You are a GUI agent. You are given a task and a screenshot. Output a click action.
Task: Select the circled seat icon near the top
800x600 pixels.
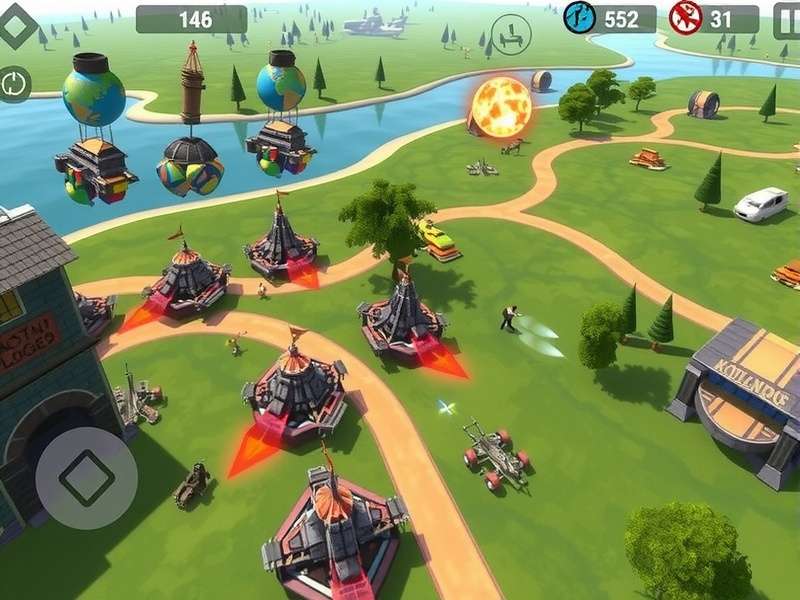(x=511, y=35)
